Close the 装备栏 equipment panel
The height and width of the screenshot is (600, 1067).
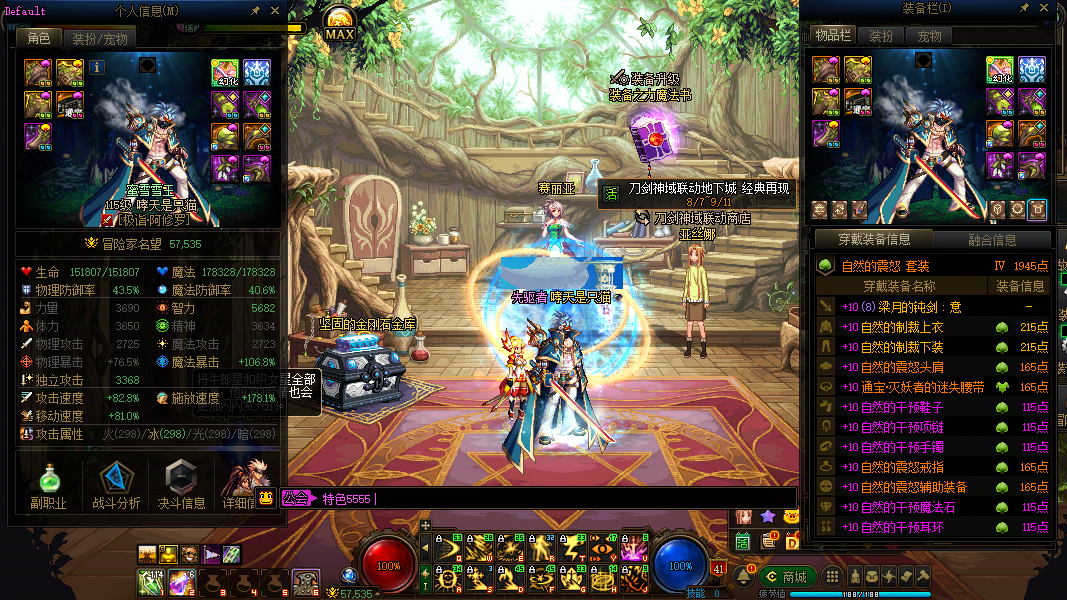(1043, 10)
